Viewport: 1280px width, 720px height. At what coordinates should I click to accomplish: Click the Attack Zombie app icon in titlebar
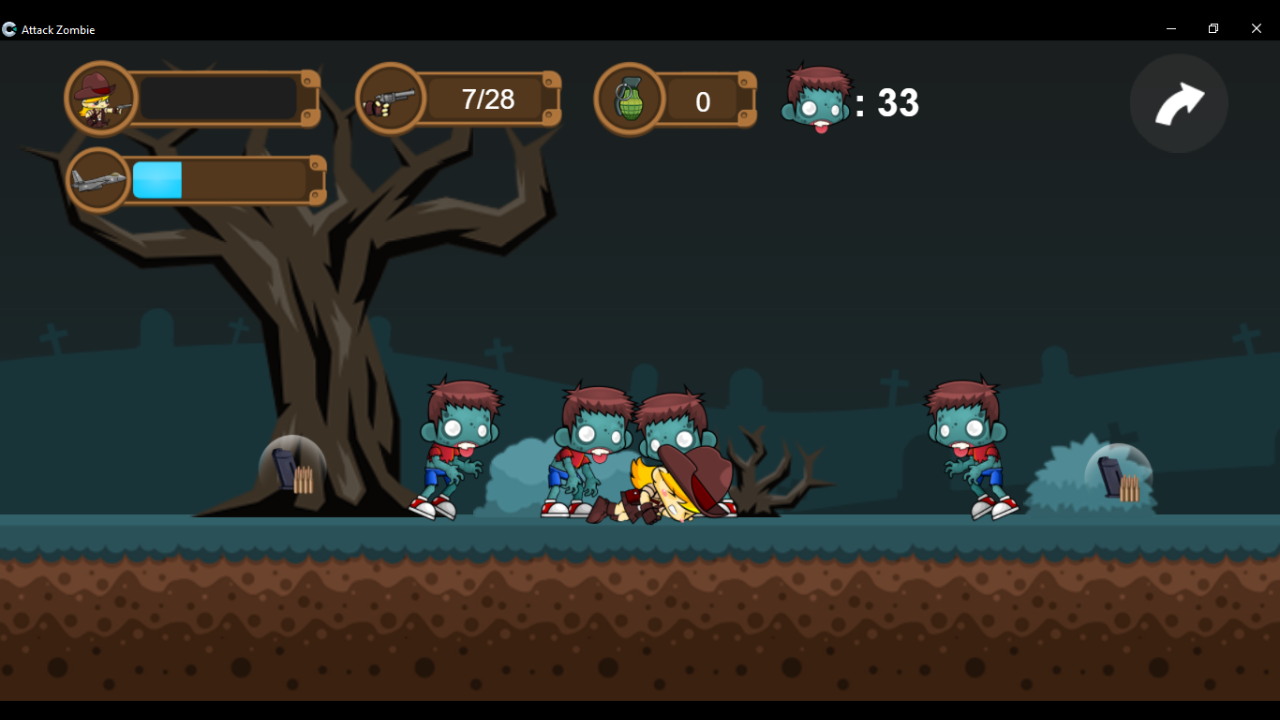coord(9,29)
